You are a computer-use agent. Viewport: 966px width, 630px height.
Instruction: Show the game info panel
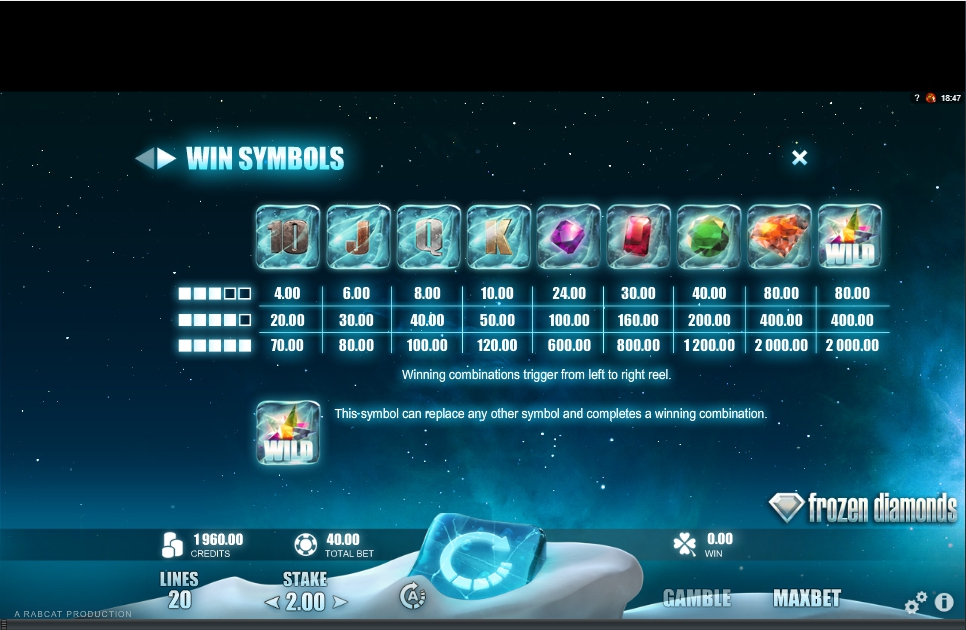(x=943, y=603)
